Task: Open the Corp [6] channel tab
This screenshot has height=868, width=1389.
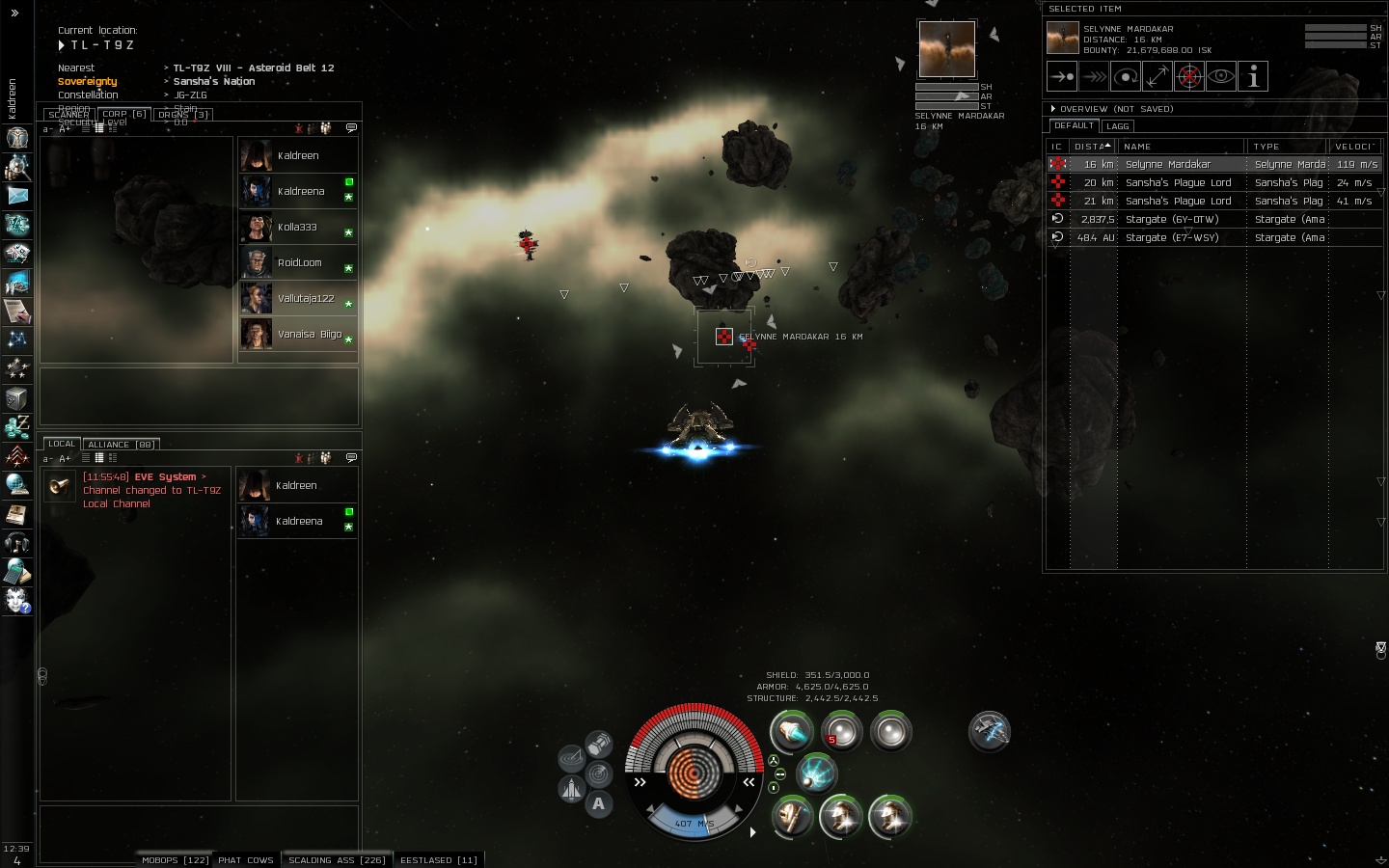Action: click(x=124, y=114)
